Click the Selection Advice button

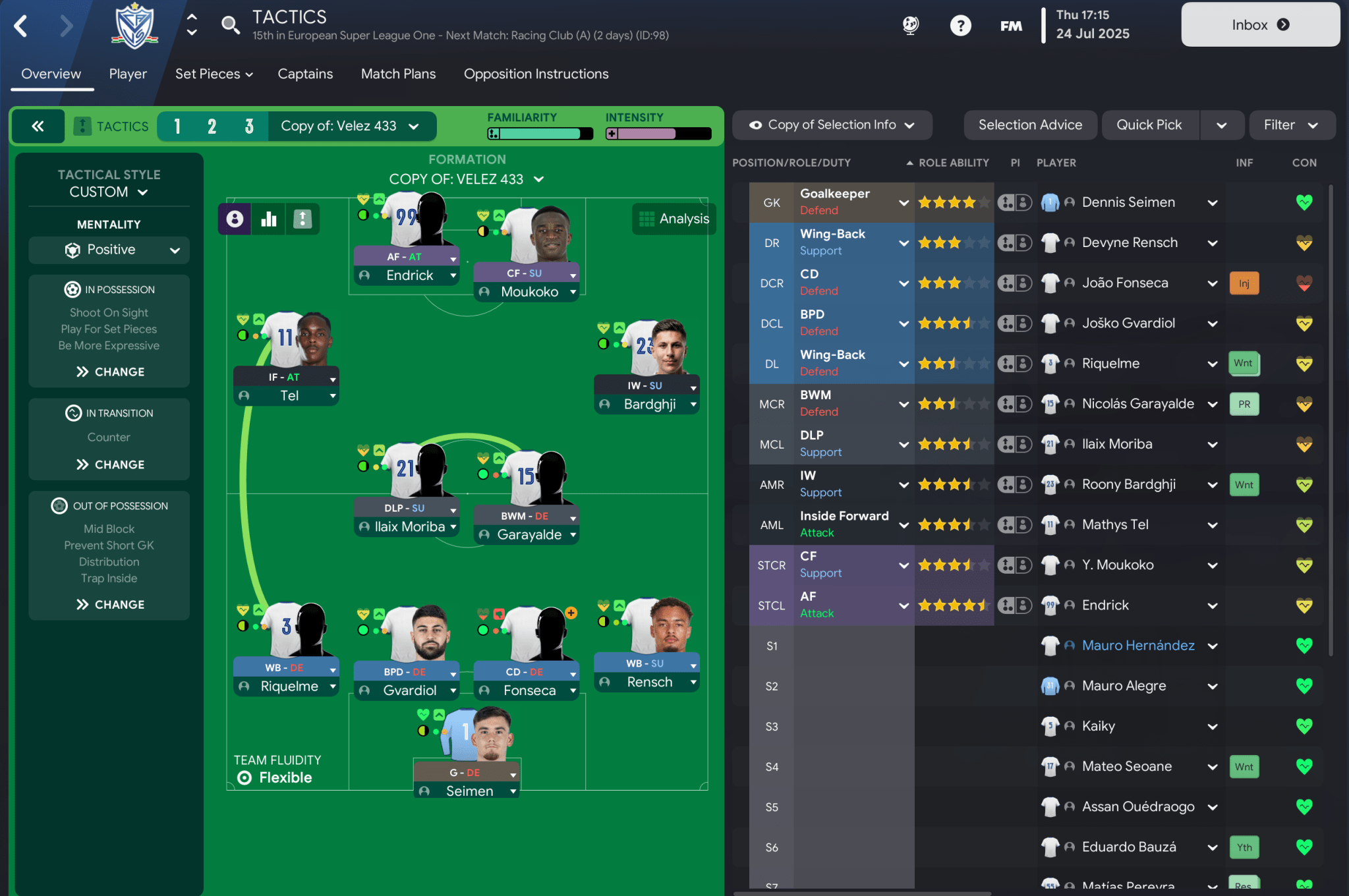(x=1030, y=125)
